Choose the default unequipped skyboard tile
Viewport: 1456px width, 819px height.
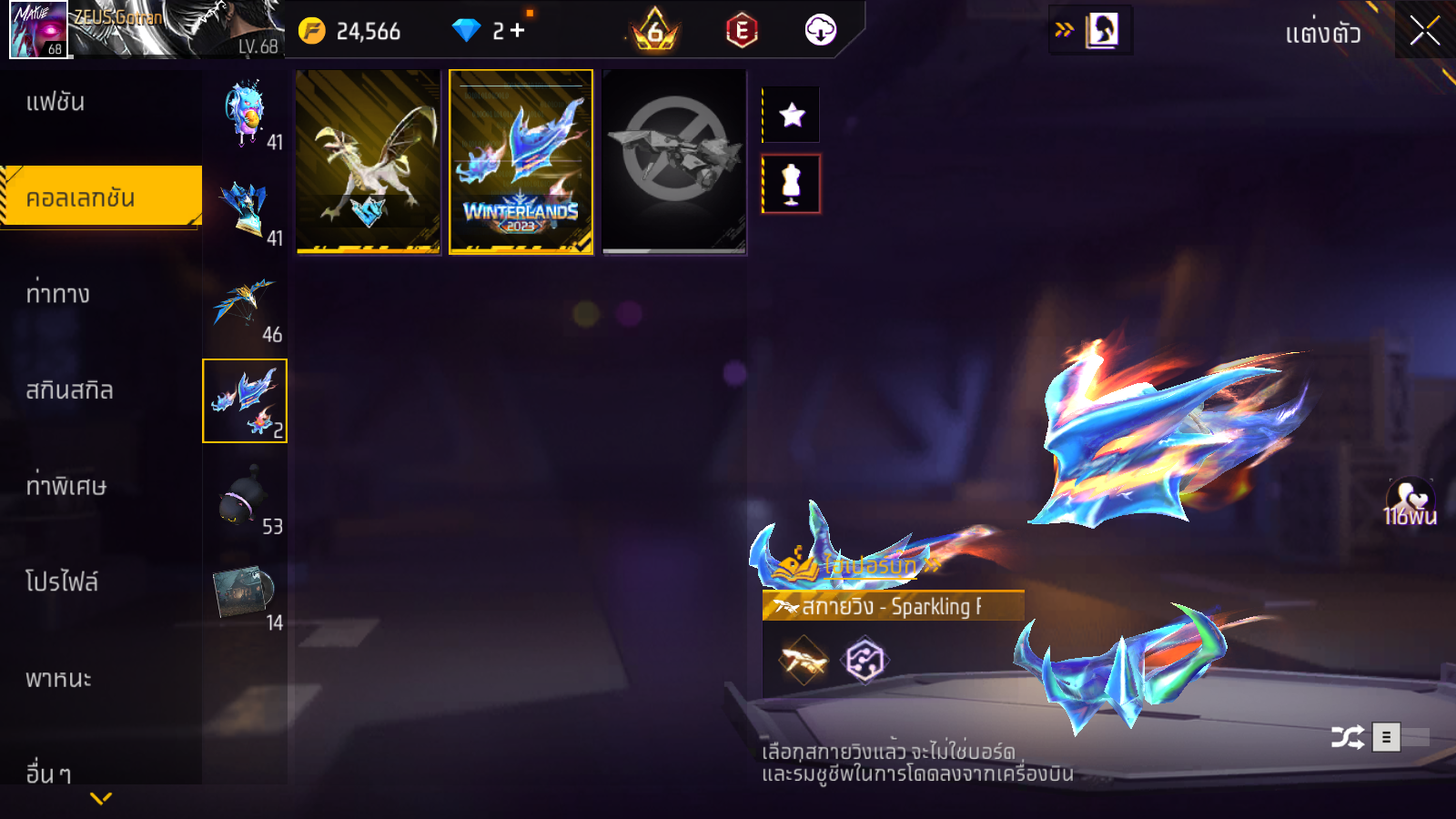point(674,162)
